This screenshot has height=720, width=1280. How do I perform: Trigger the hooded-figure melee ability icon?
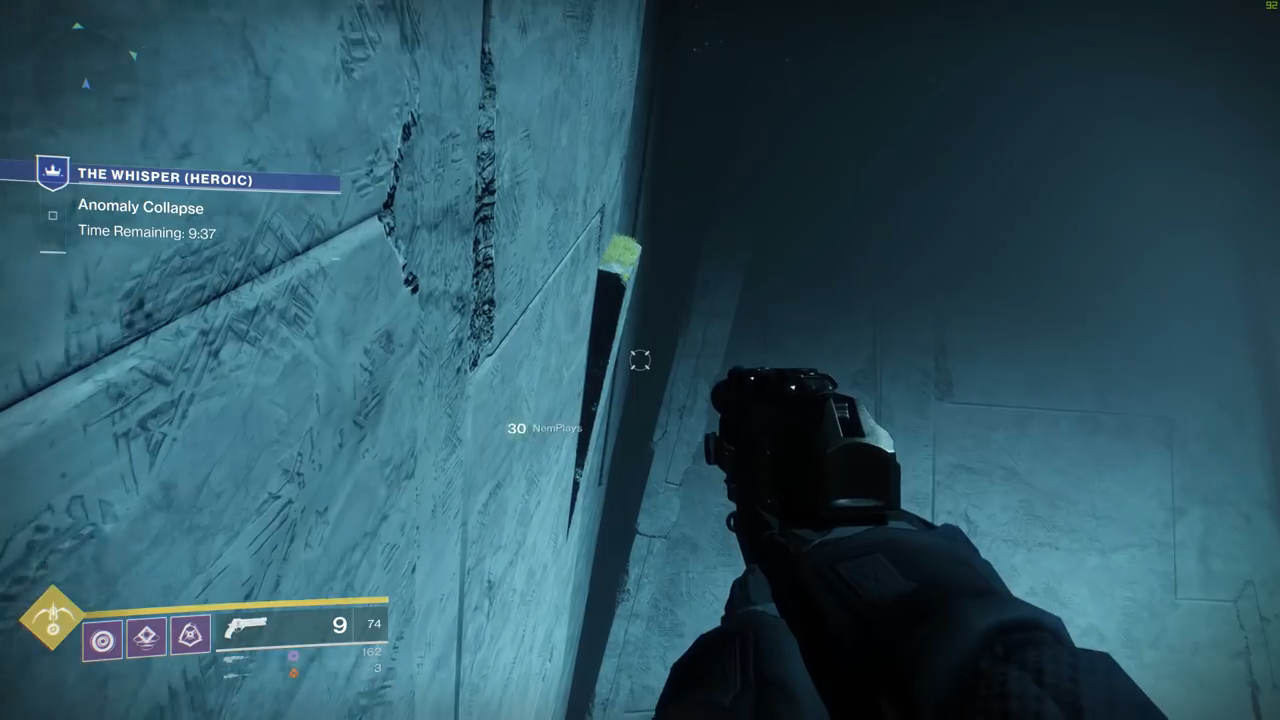[190, 635]
